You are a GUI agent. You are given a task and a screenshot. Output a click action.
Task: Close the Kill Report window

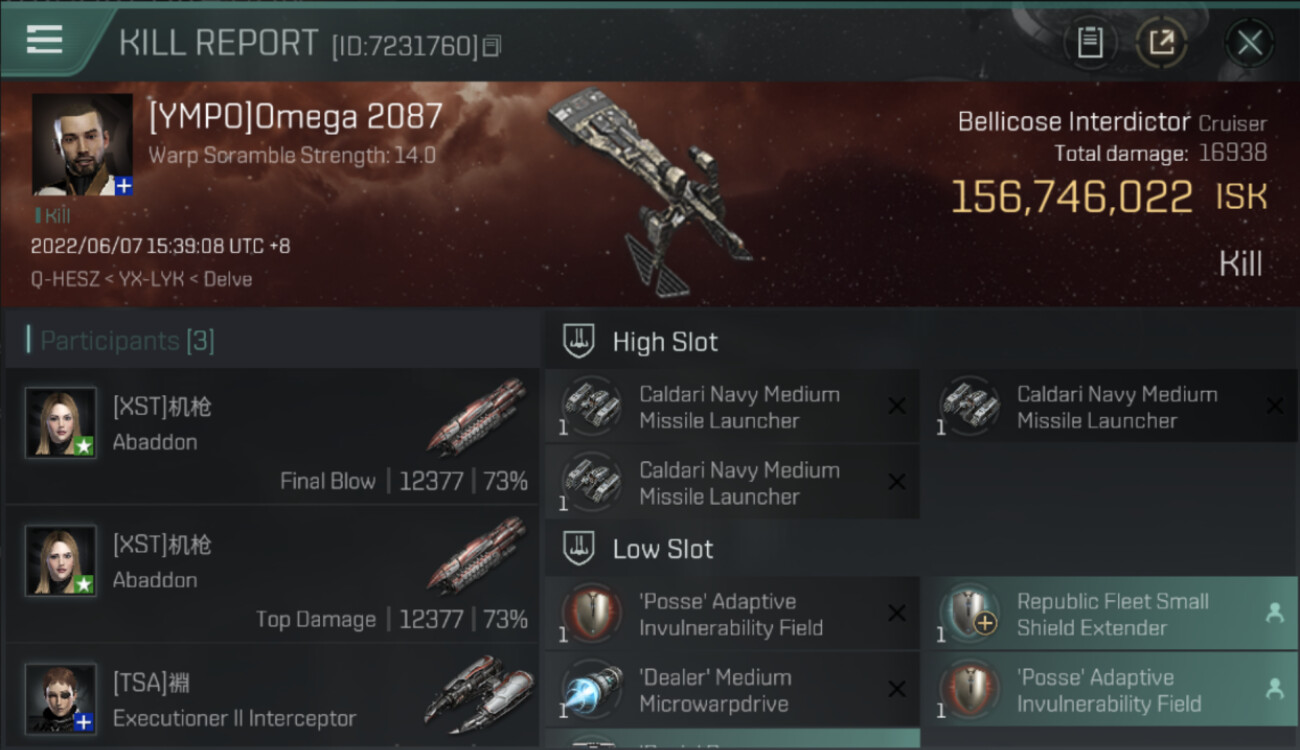(1249, 43)
